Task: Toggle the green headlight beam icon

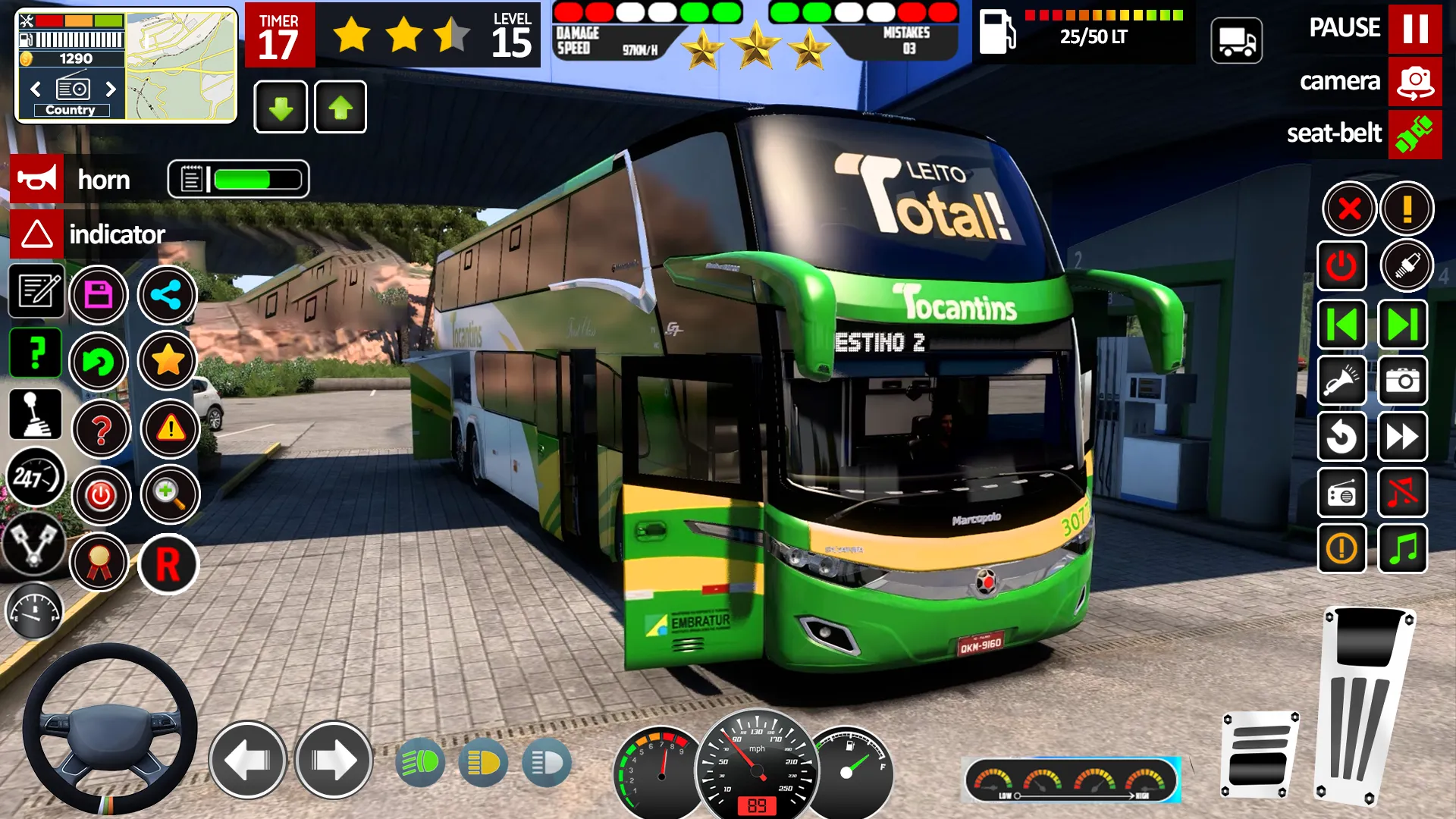Action: (x=420, y=762)
